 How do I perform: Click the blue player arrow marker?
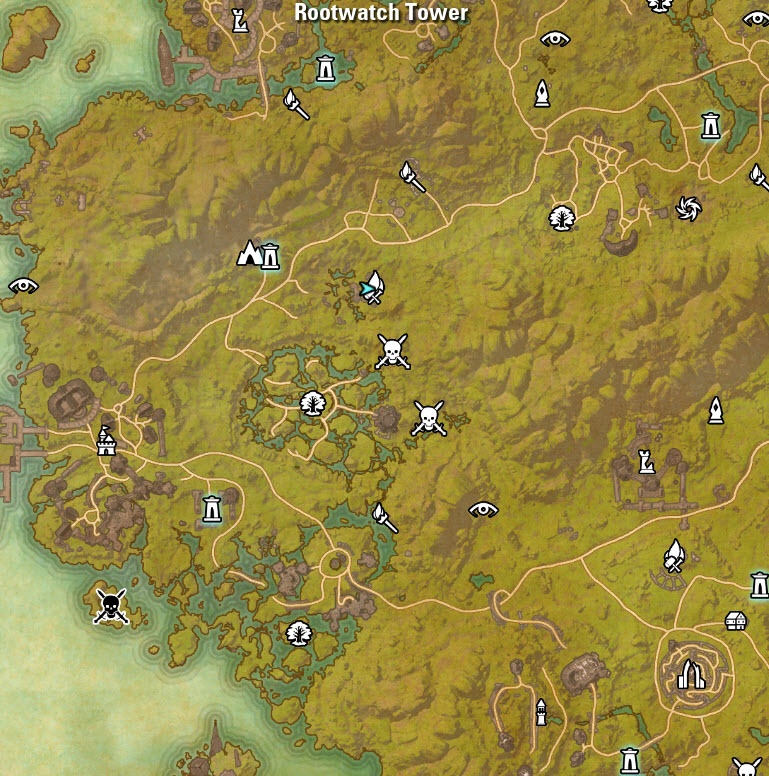[369, 290]
